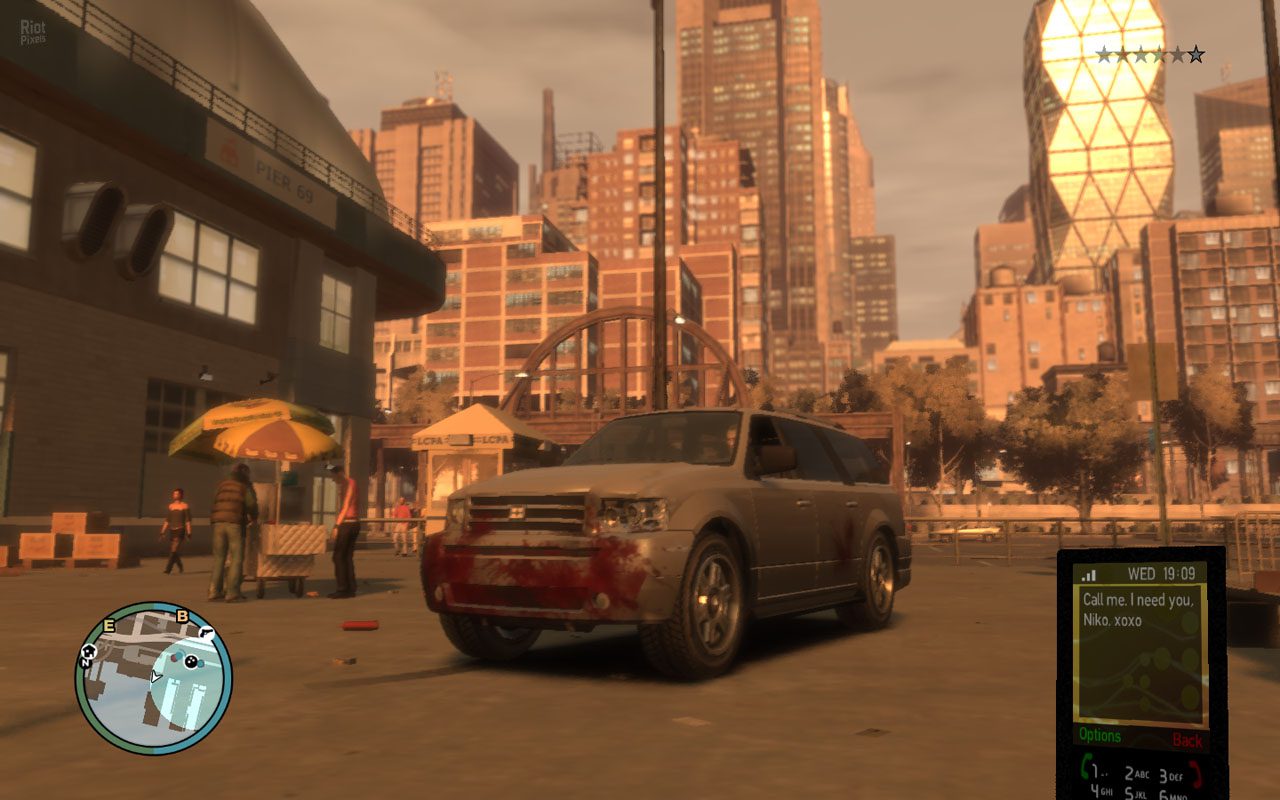Select the yellow 'E' mission blip on the radar
This screenshot has width=1280, height=800.
(108, 626)
